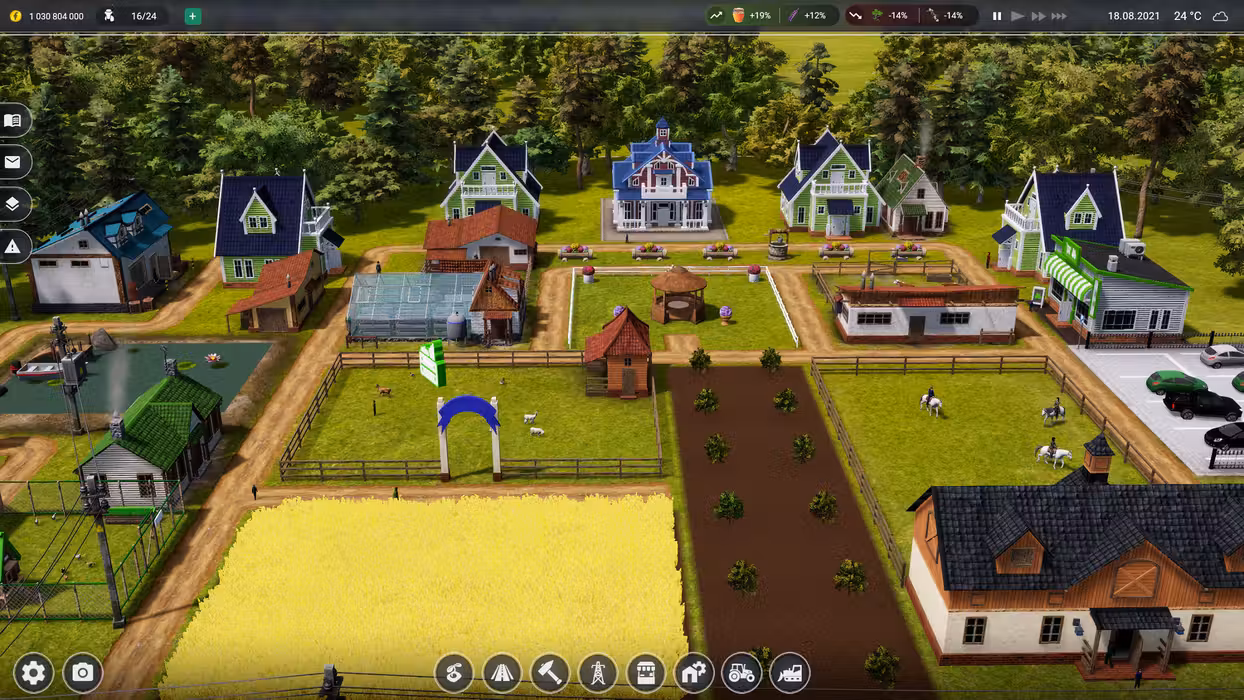Select the tractor machinery menu
The width and height of the screenshot is (1244, 700).
pyautogui.click(x=742, y=673)
